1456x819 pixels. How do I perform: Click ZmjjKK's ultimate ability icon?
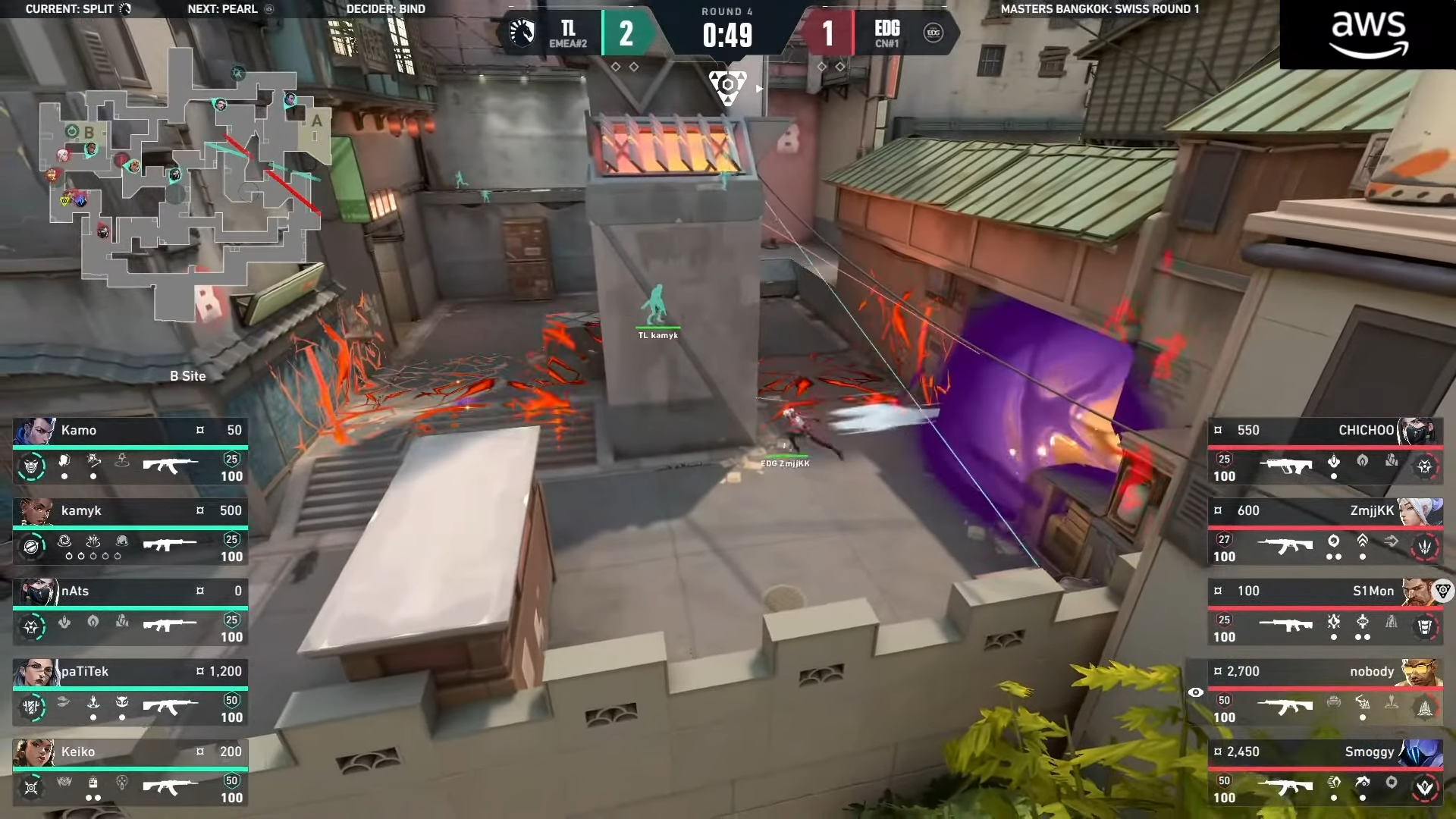click(x=1425, y=546)
